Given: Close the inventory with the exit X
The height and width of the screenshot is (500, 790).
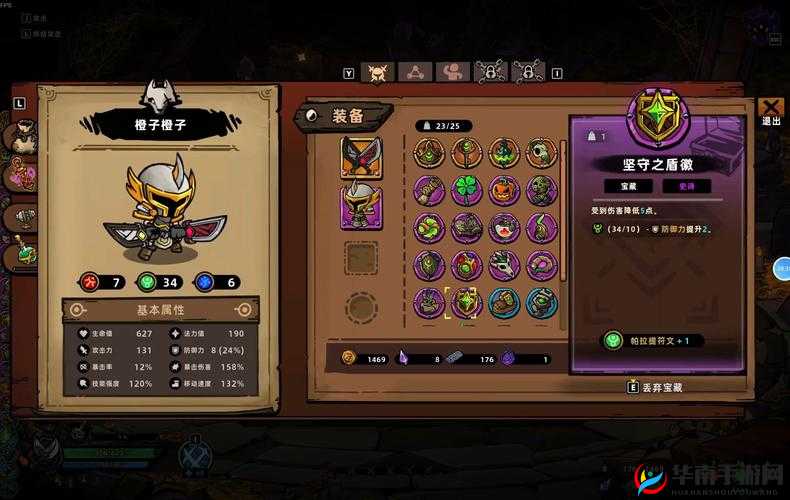Looking at the screenshot, I should click(x=770, y=108).
